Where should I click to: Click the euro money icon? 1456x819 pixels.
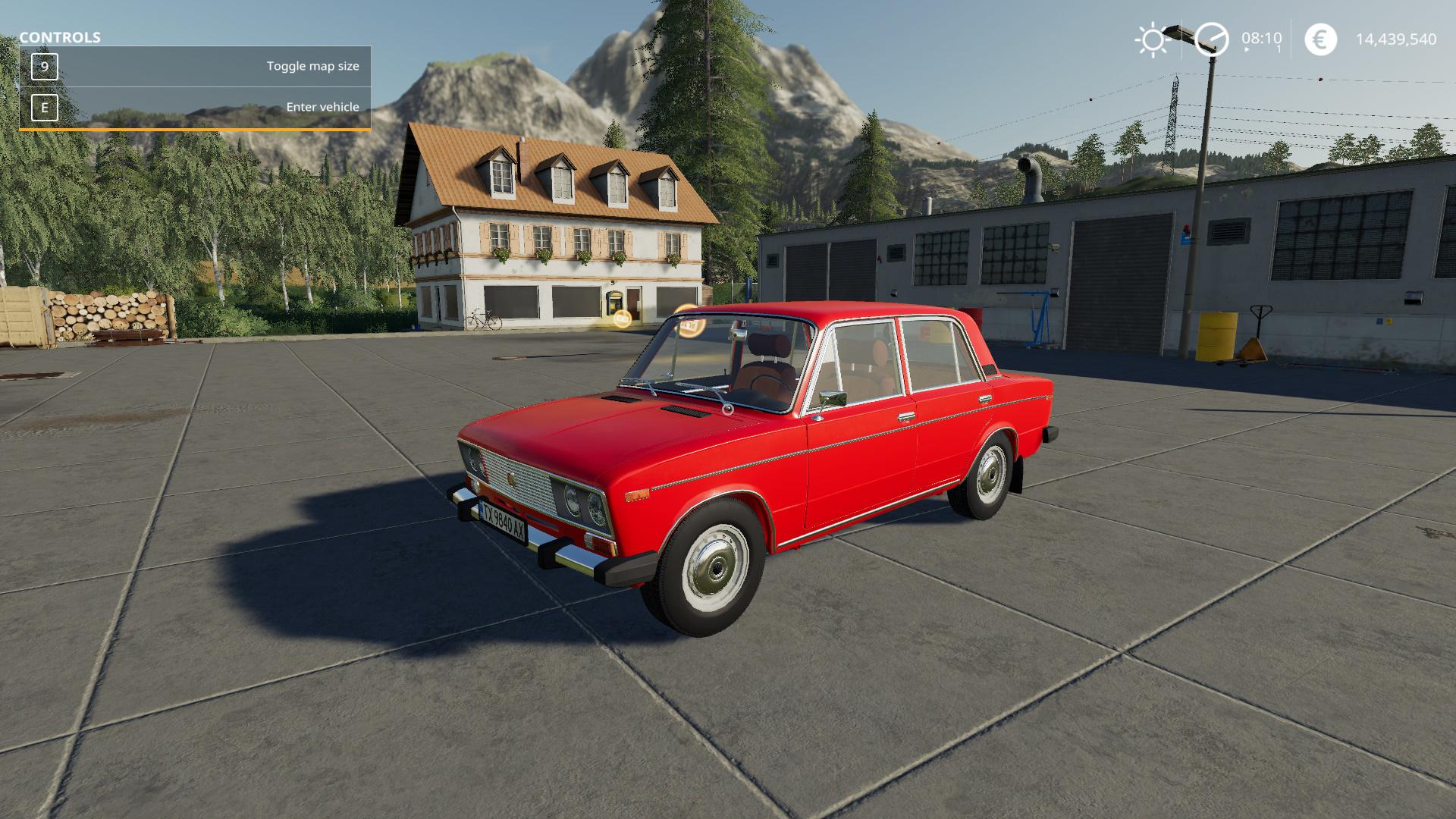pyautogui.click(x=1320, y=39)
